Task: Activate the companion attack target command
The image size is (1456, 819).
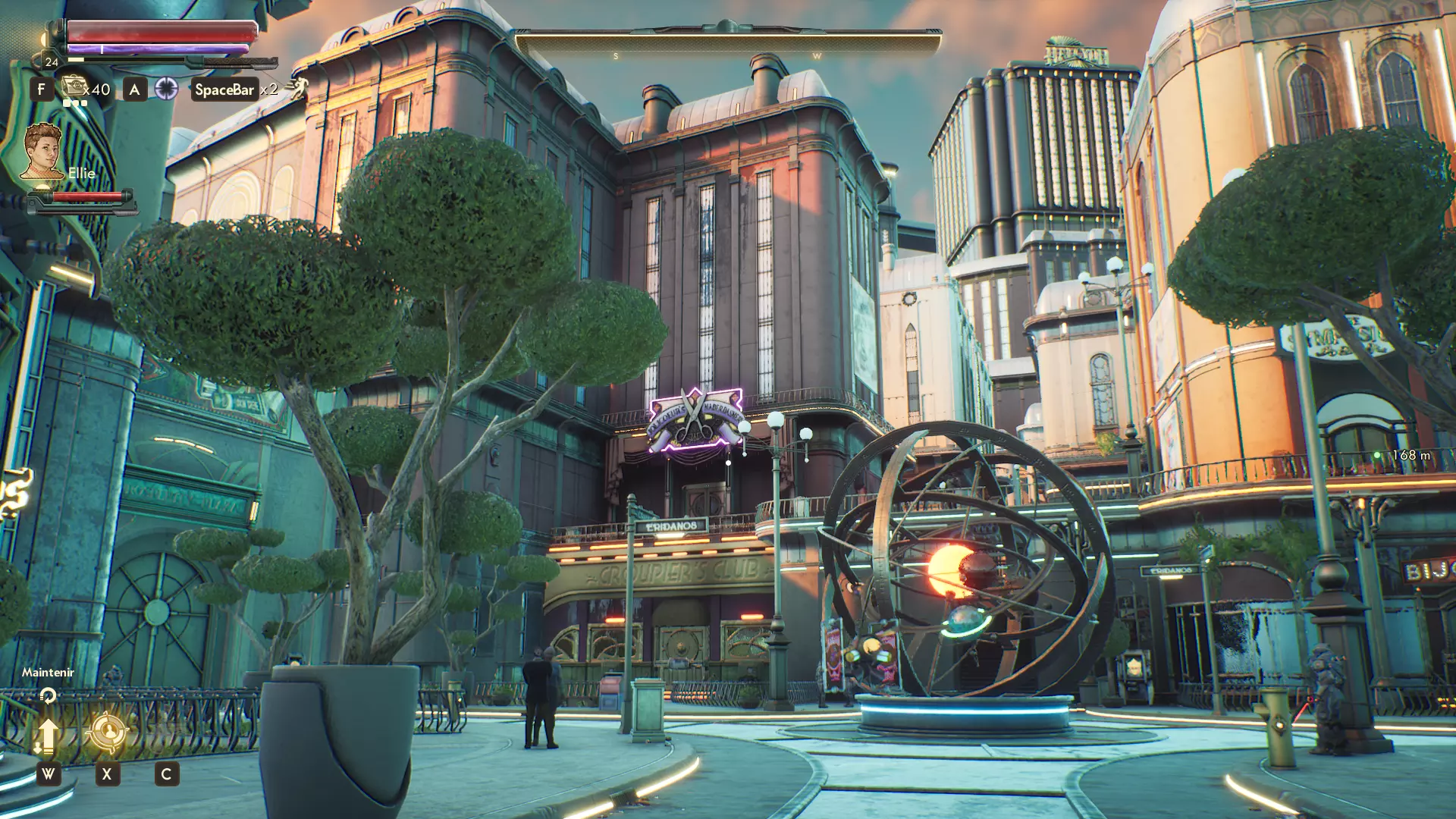Action: click(x=108, y=733)
